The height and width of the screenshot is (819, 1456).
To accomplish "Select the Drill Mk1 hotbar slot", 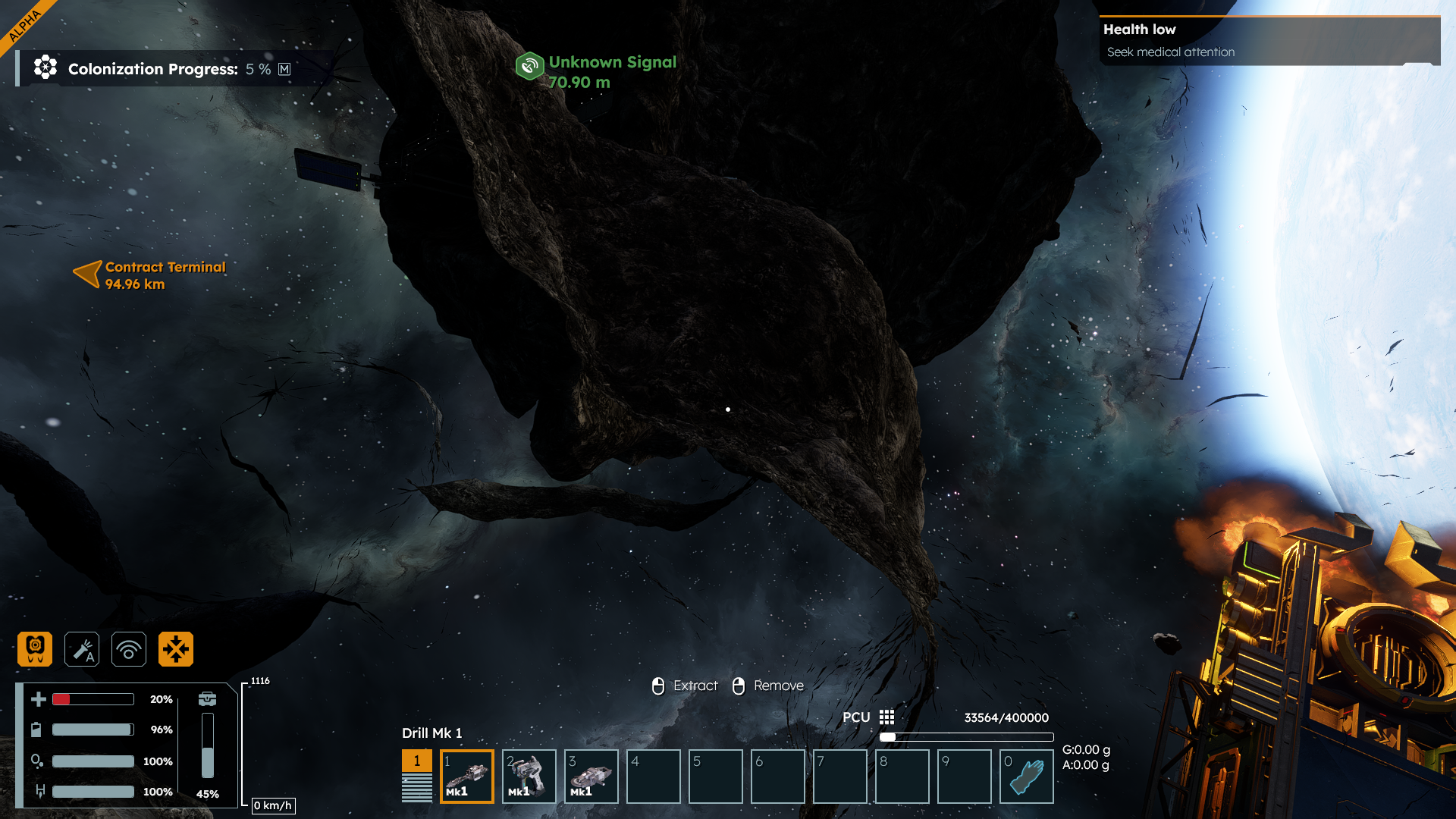I will tap(467, 776).
